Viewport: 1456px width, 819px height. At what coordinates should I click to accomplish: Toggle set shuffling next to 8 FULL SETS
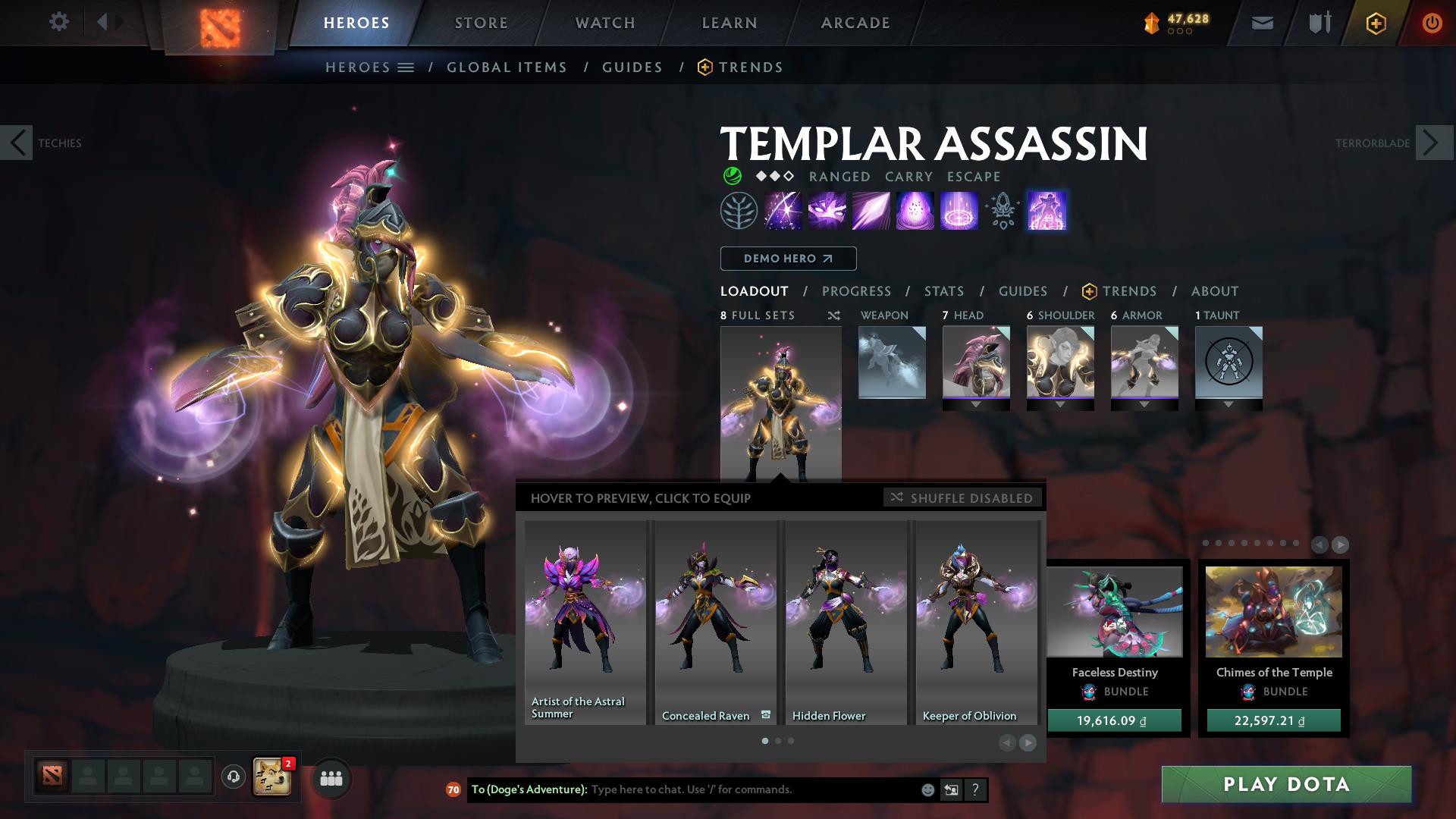click(x=833, y=315)
